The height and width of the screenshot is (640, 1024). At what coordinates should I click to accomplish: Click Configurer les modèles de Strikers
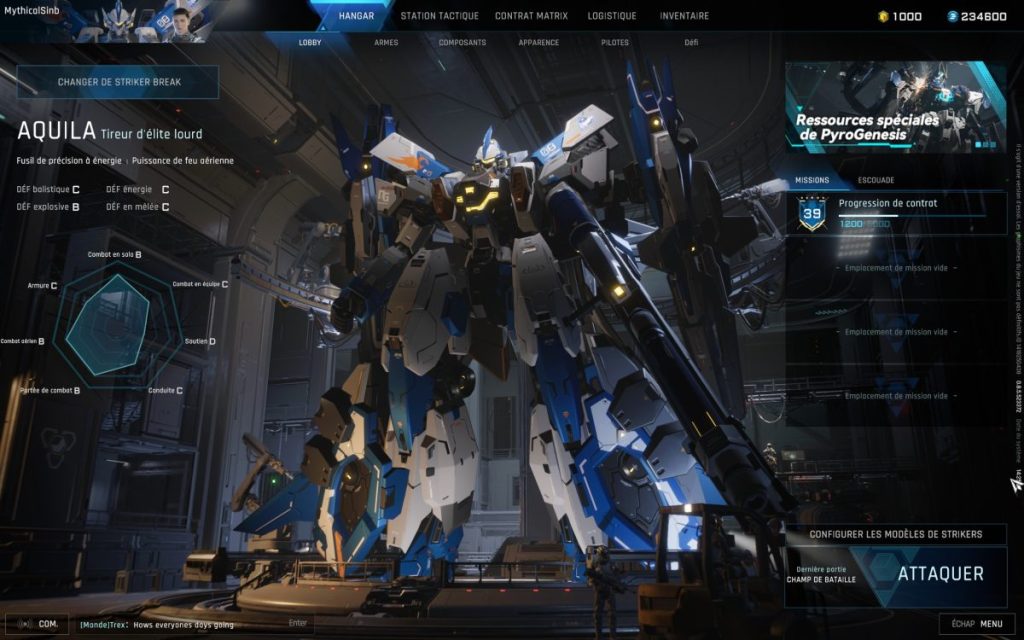(x=895, y=535)
